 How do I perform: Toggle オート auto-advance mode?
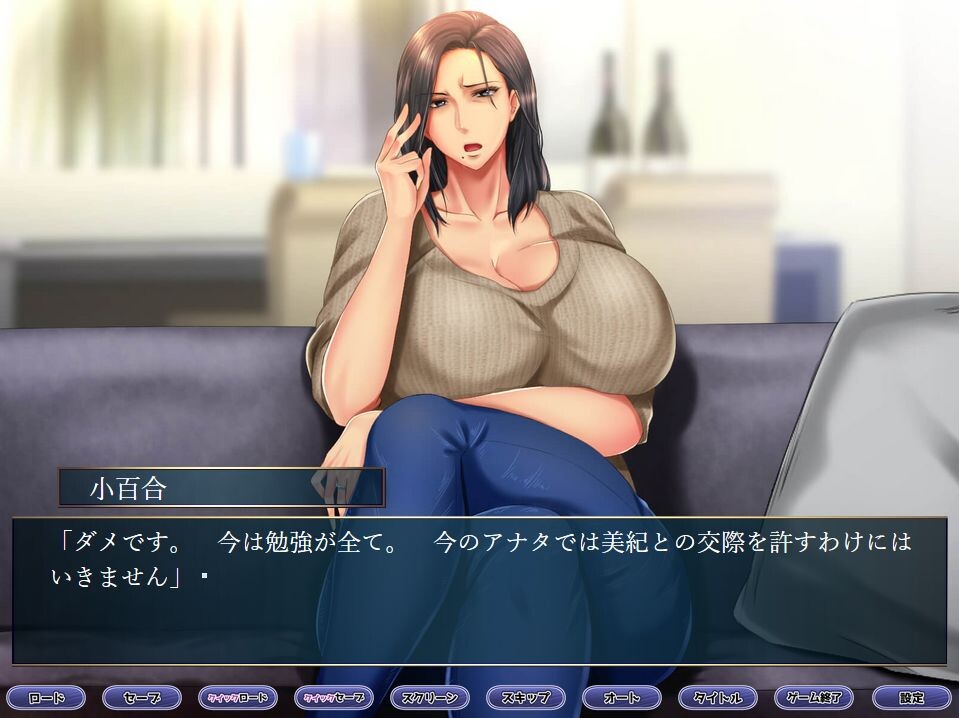tap(621, 697)
